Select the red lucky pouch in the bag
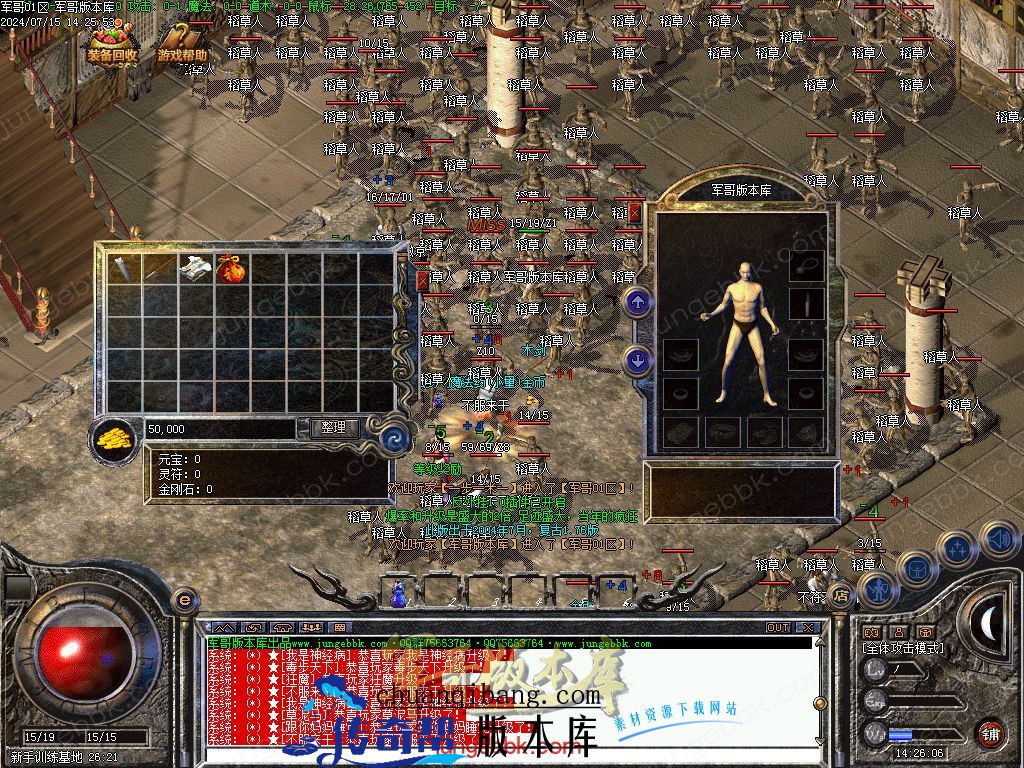The height and width of the screenshot is (768, 1024). 231,269
